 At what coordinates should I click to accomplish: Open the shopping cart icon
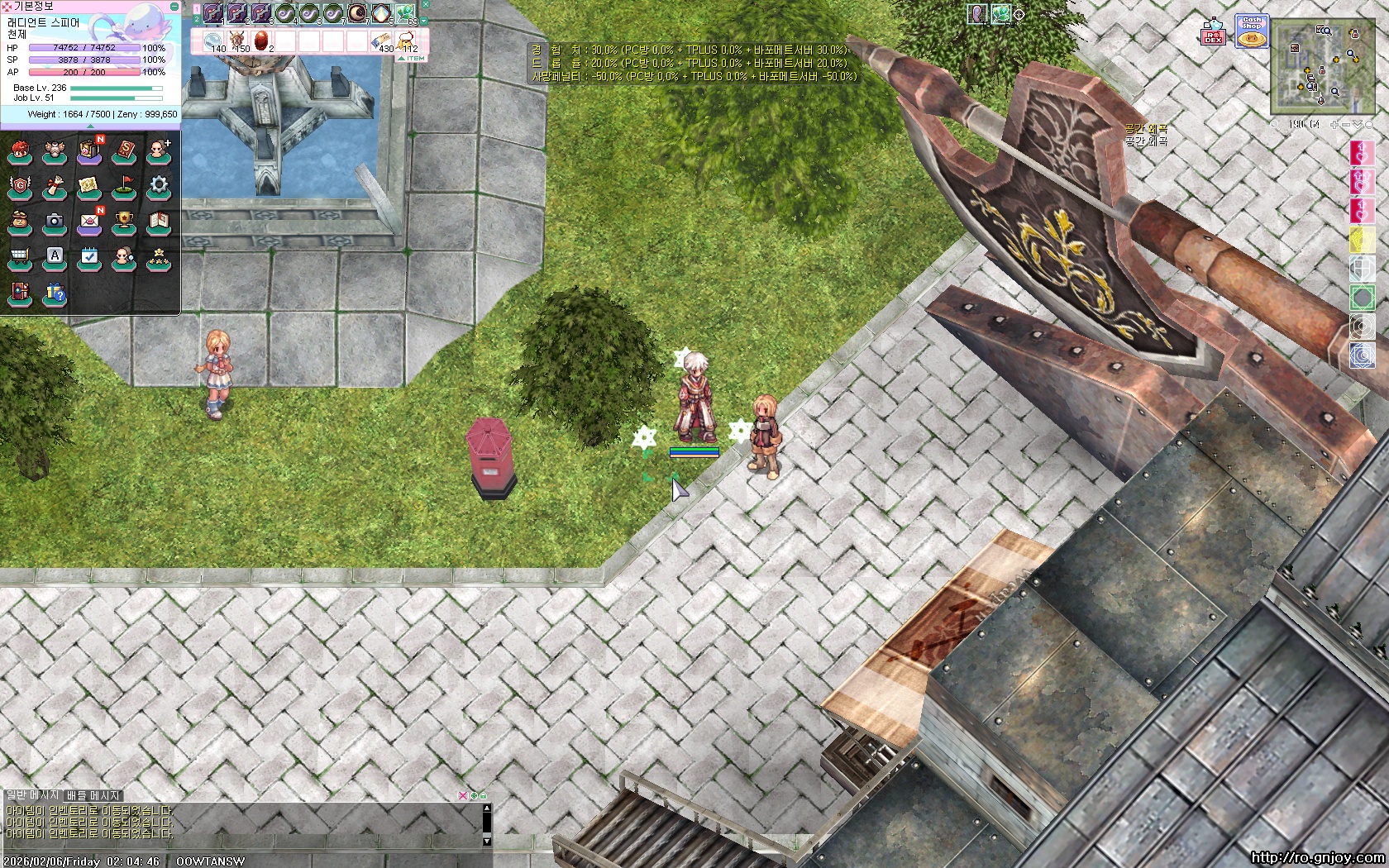pos(20,258)
